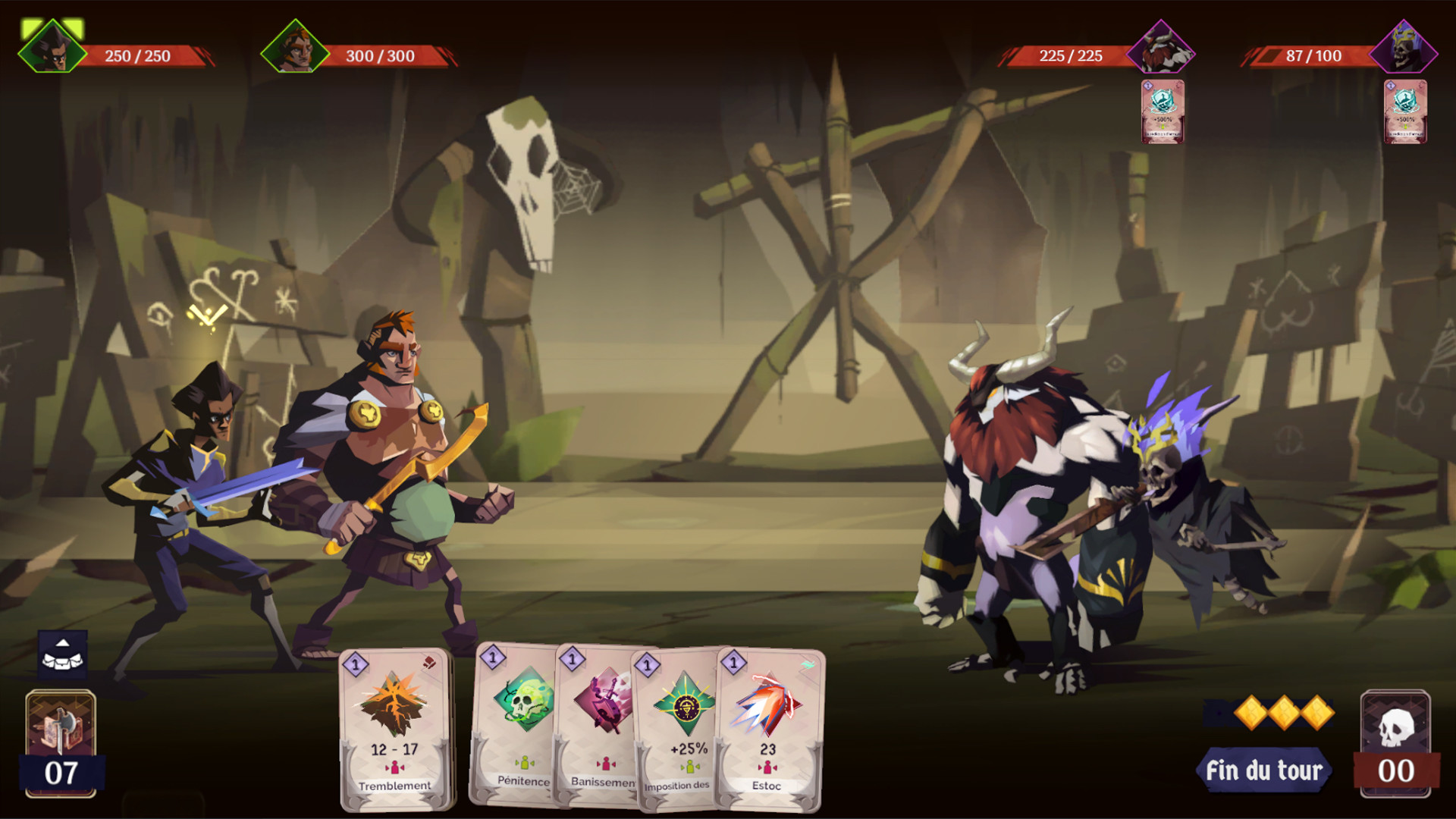Select the Tremblement card
This screenshot has width=1456, height=819.
tap(394, 730)
